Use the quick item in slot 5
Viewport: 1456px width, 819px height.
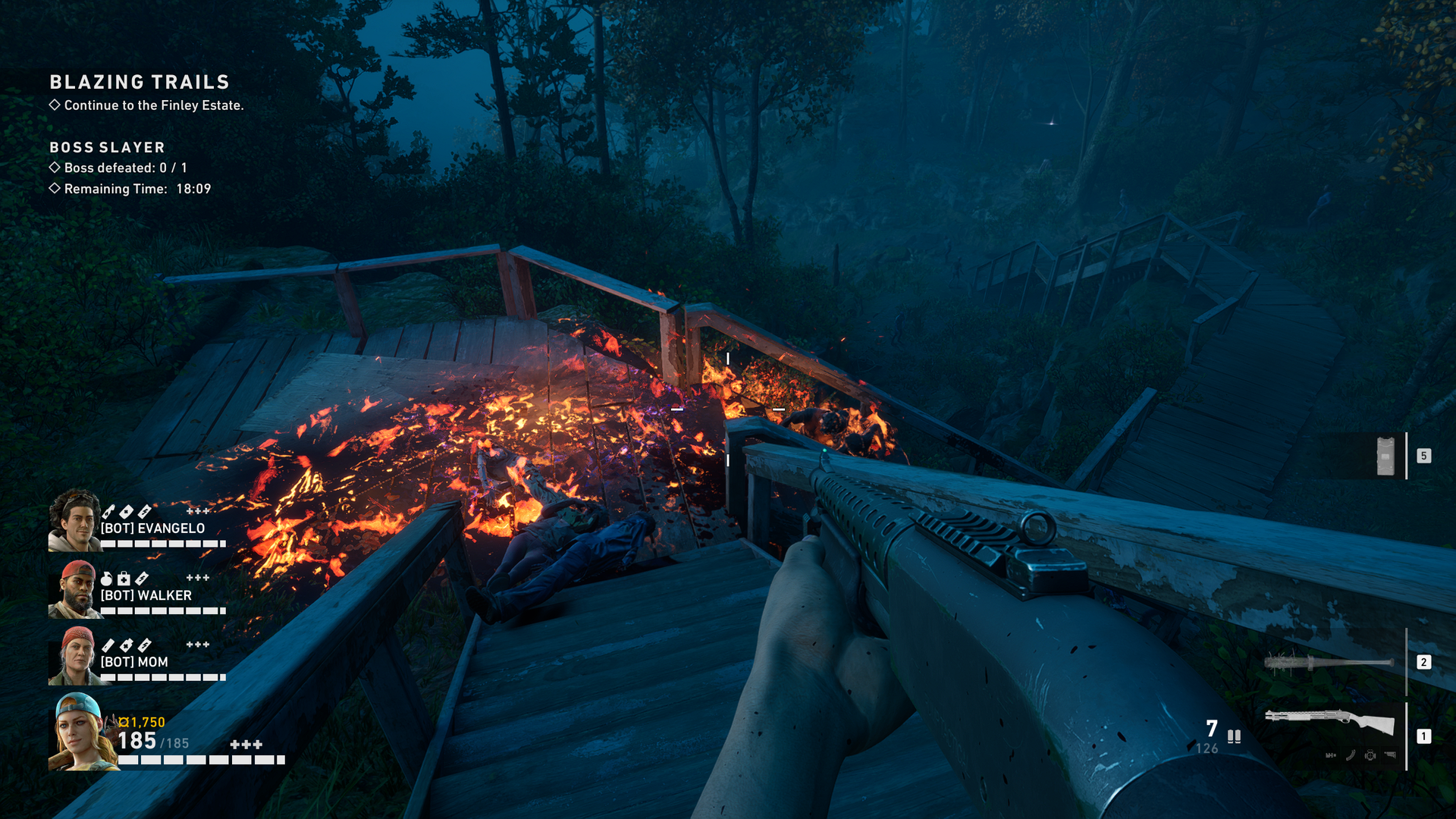pos(1385,456)
